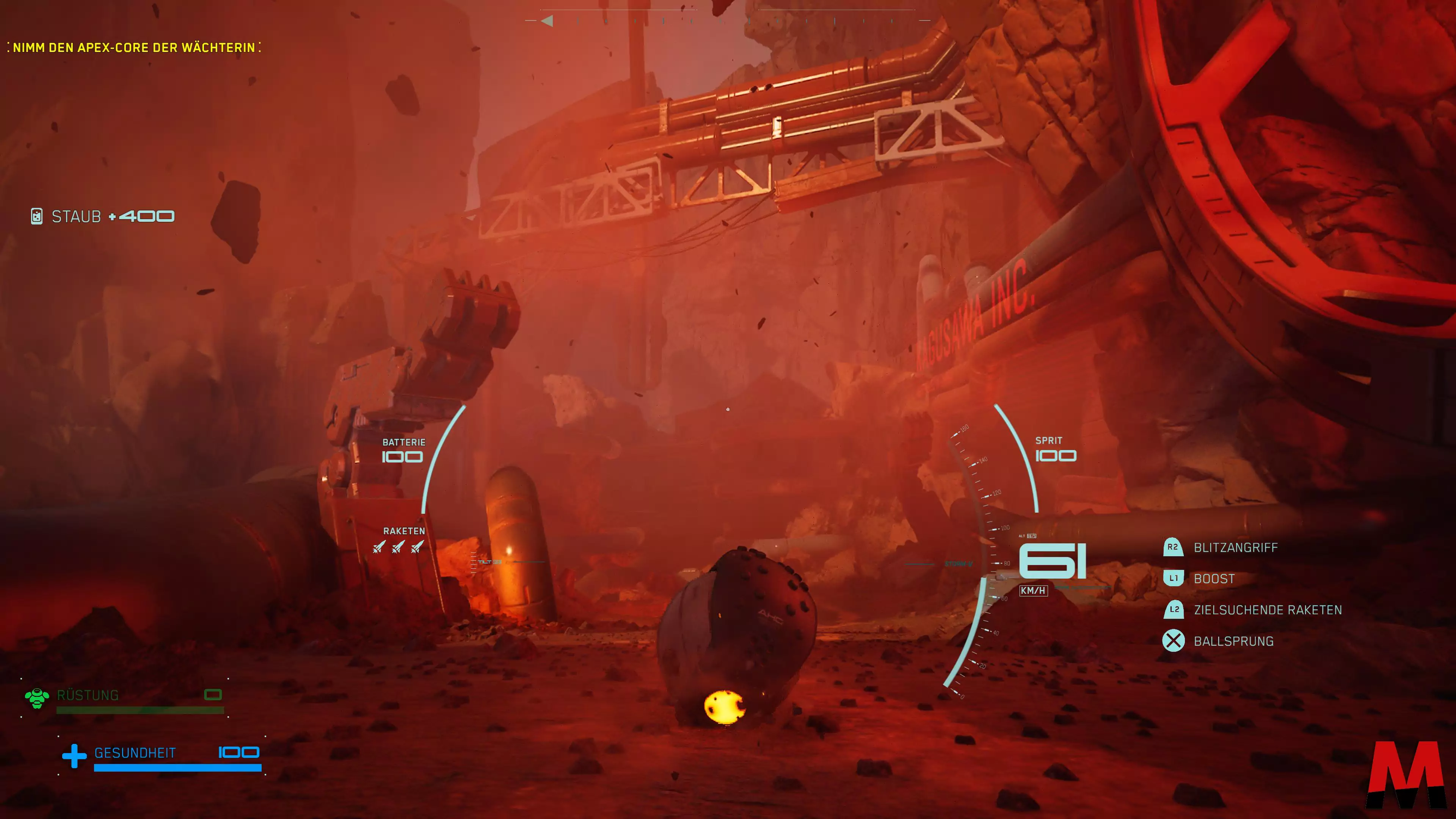Click the green Rüstung armor icon
The height and width of the screenshot is (819, 1456).
coord(37,698)
